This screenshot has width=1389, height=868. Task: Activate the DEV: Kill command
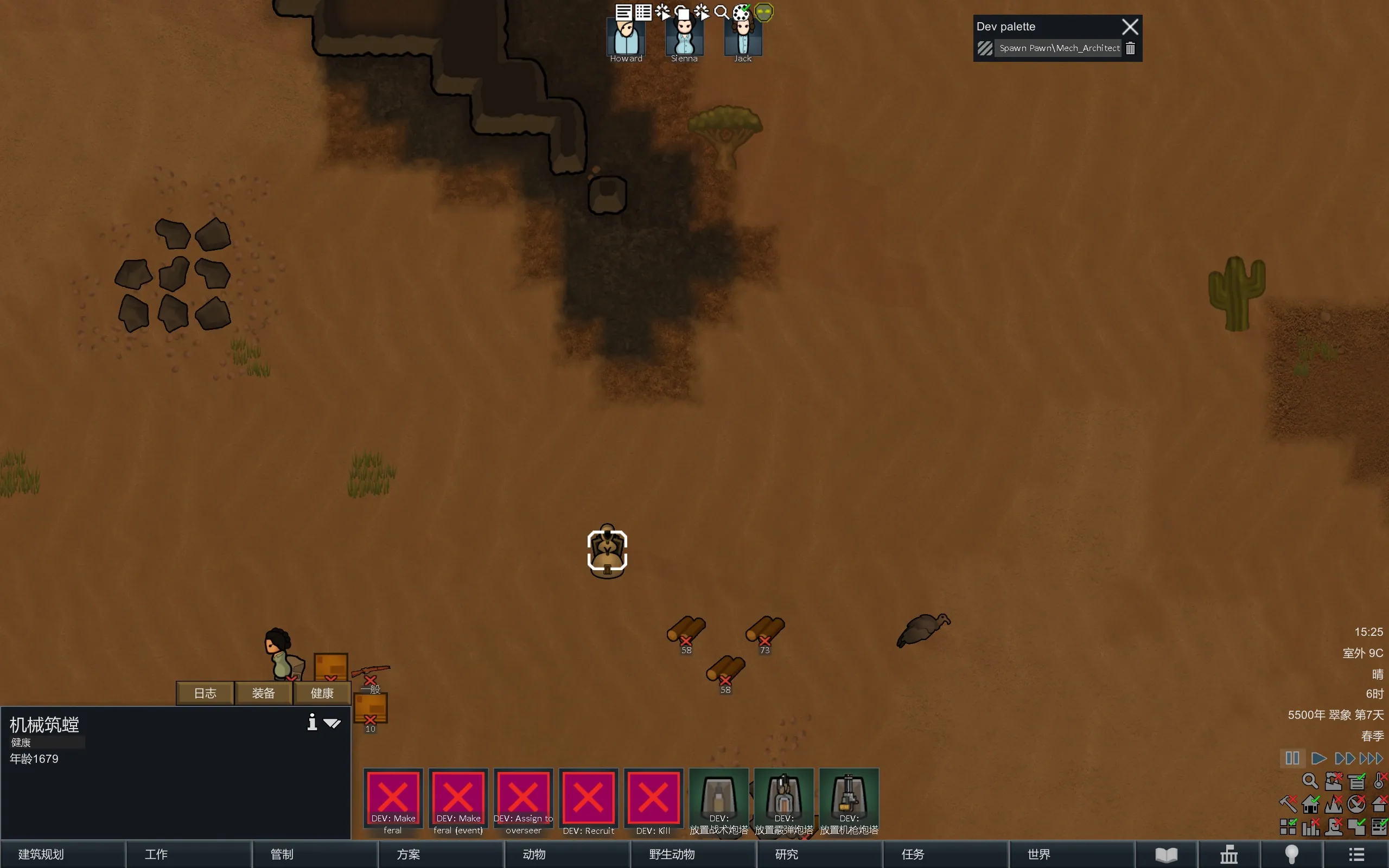pyautogui.click(x=653, y=802)
